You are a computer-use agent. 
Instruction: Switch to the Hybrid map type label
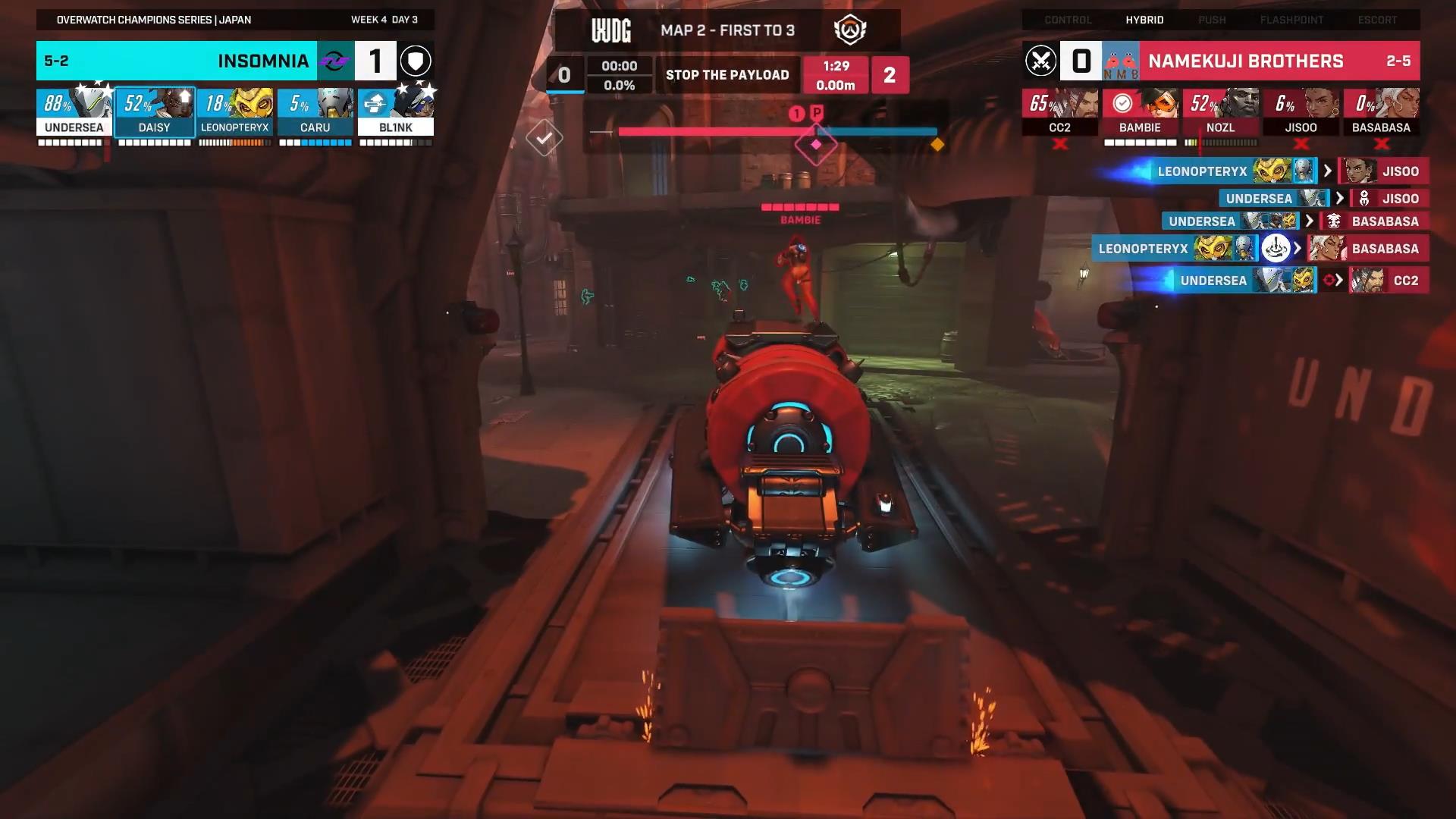[x=1144, y=20]
